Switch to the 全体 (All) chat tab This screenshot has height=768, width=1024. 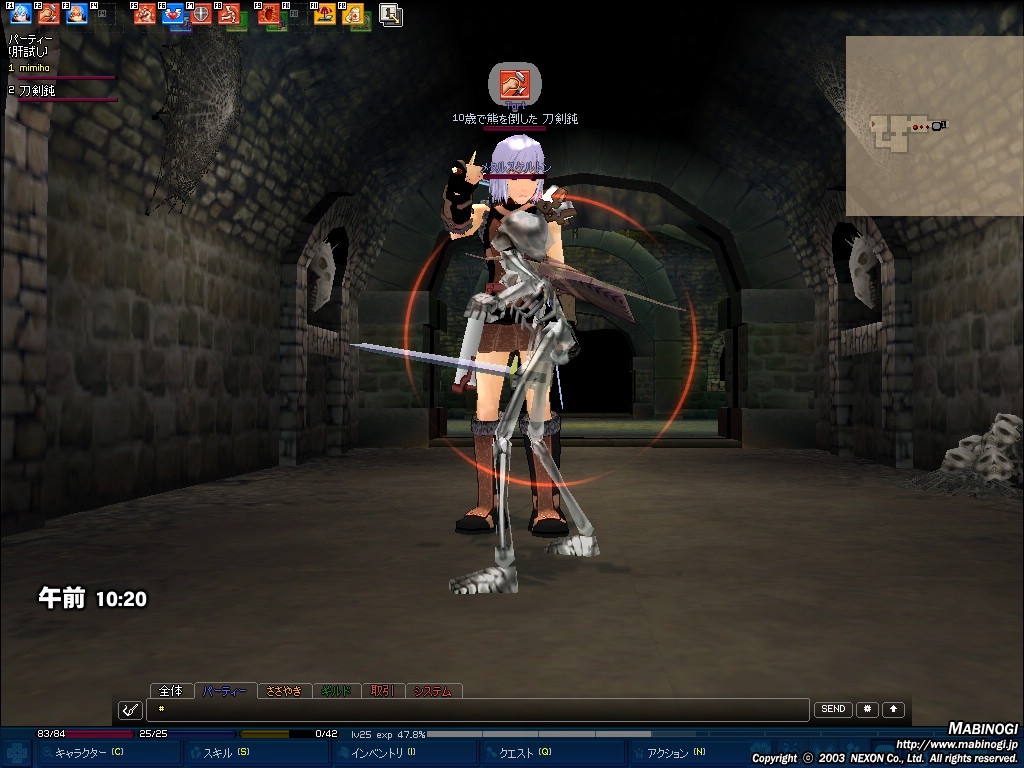171,690
